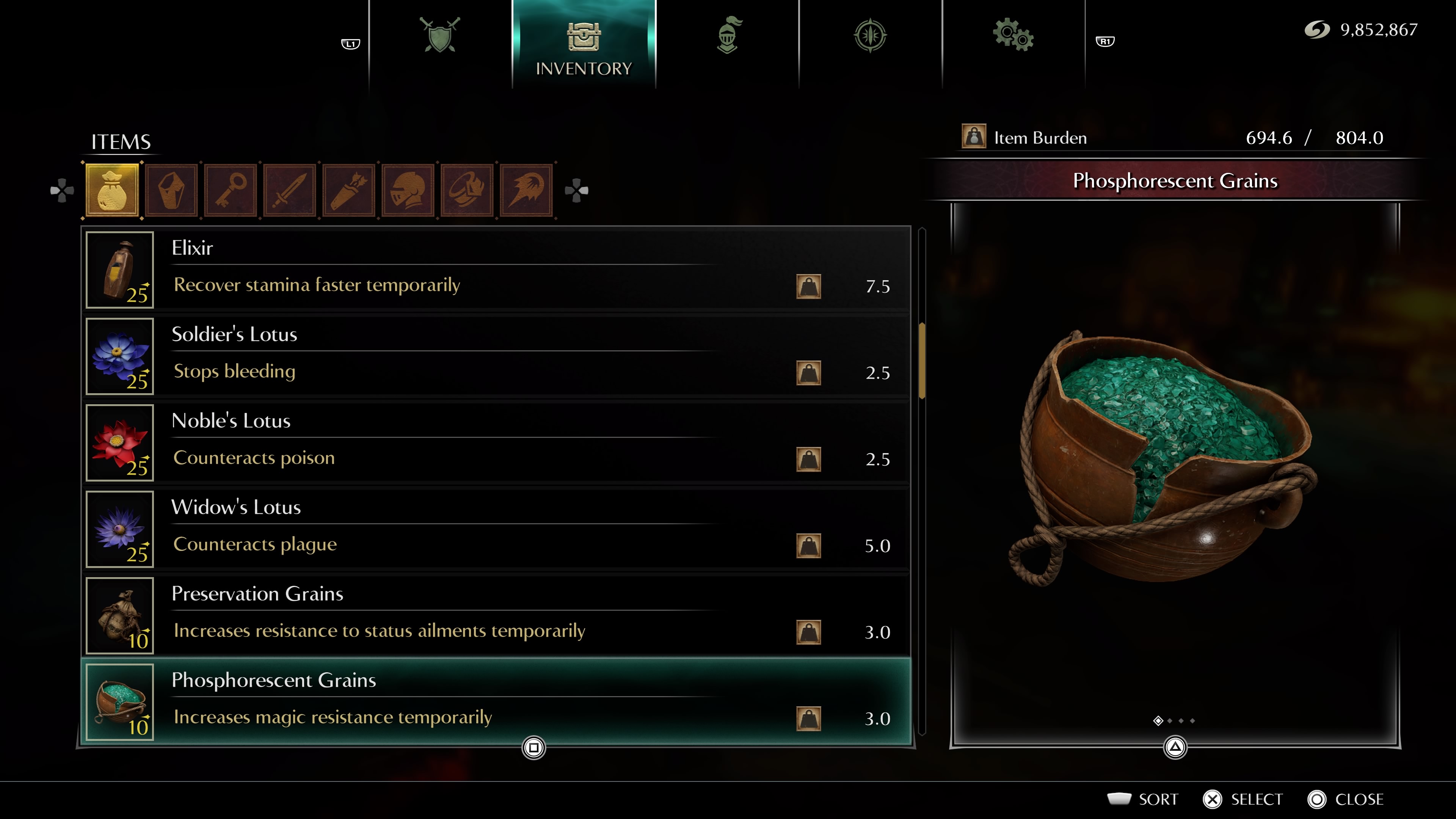Screen dimensions: 1456x819
Task: Select the crystal shard item category
Action: 171,190
